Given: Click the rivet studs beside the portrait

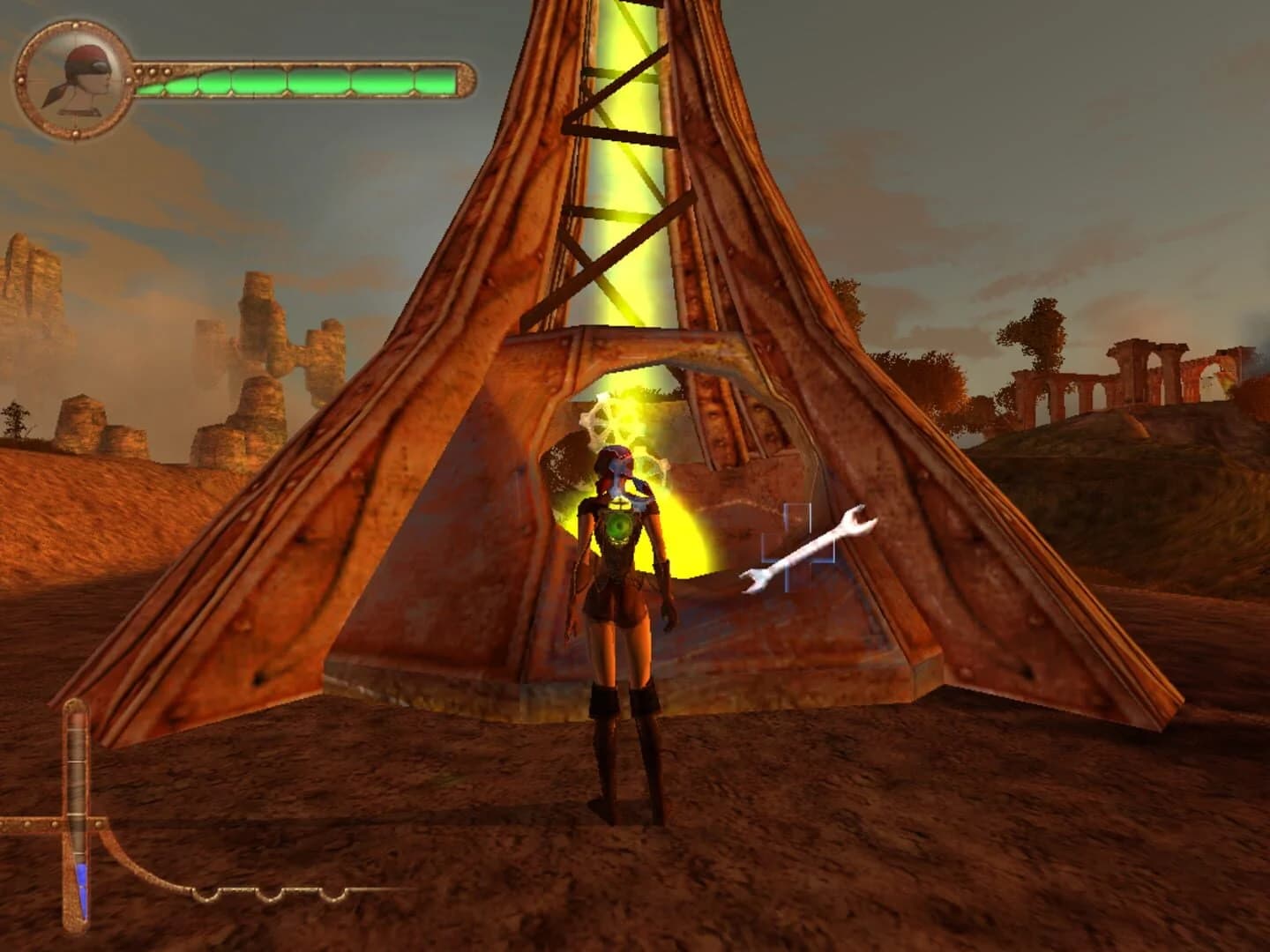Looking at the screenshot, I should [x=151, y=71].
